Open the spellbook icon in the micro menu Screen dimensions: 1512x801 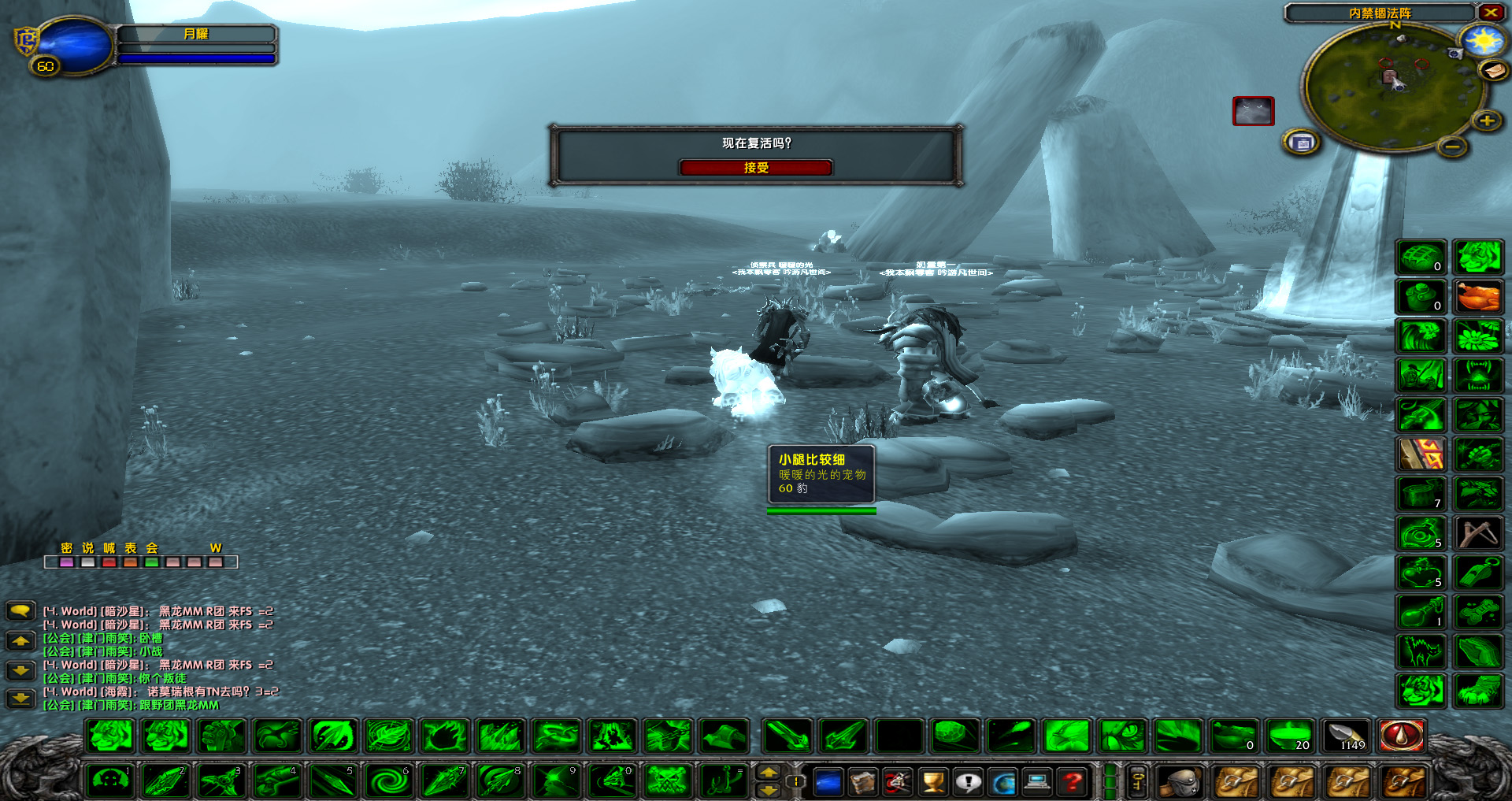[862, 784]
